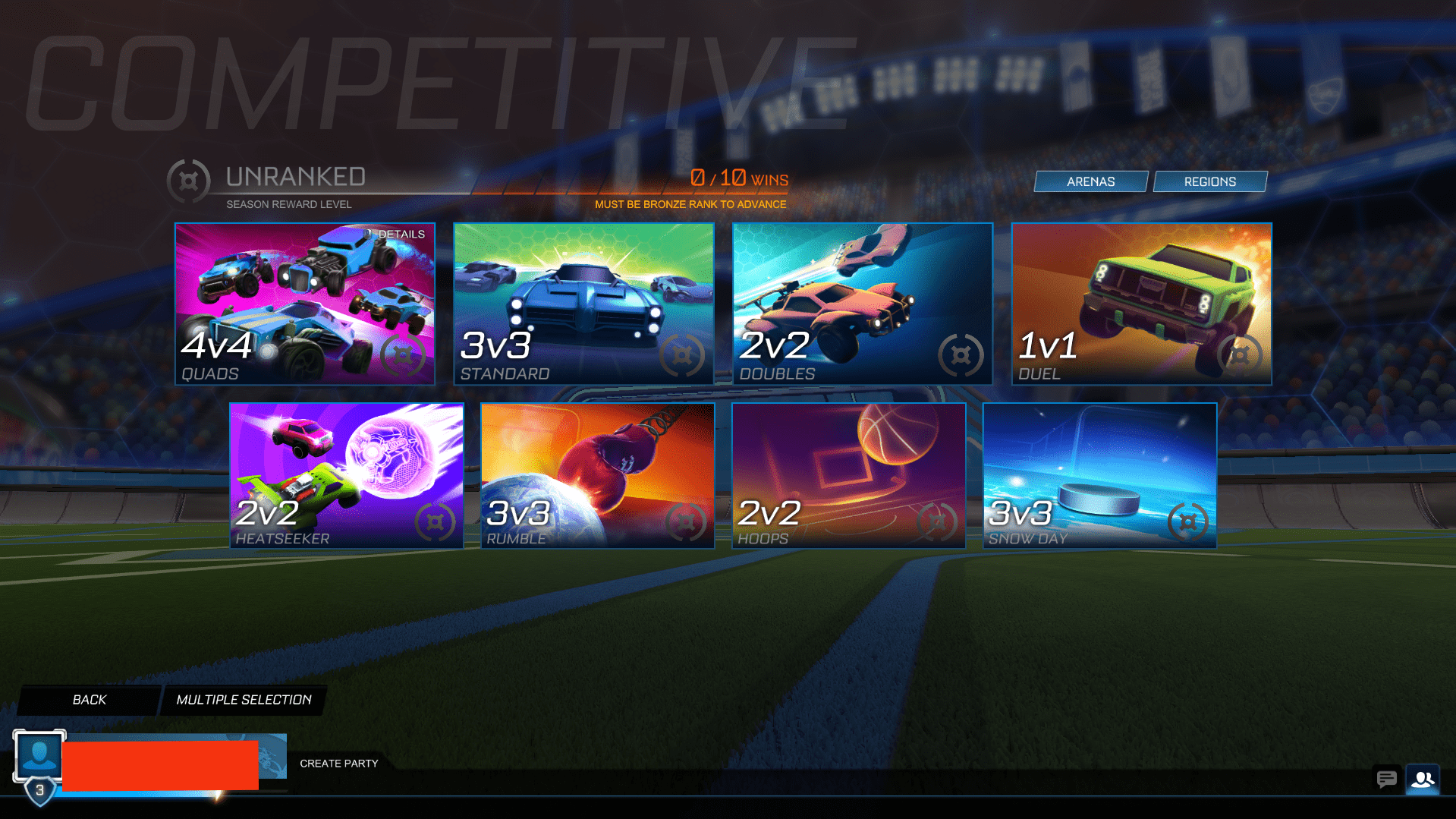The image size is (1456, 819).
Task: Click the Season Reward Level emblem
Action: pyautogui.click(x=189, y=181)
